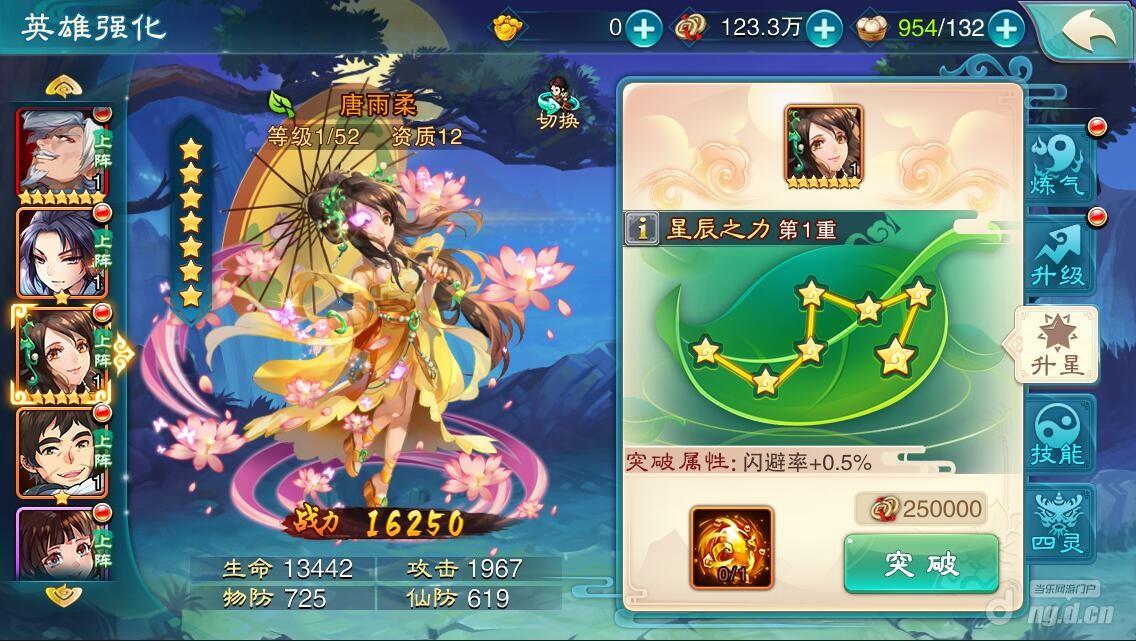Open the 升级 level-up tab
The image size is (1136, 641).
pos(1058,255)
